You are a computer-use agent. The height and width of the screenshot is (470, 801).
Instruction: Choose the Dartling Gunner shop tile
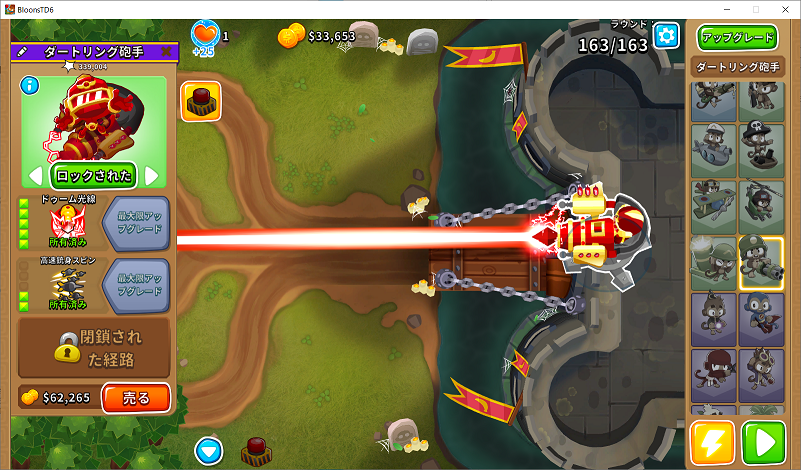pos(761,263)
